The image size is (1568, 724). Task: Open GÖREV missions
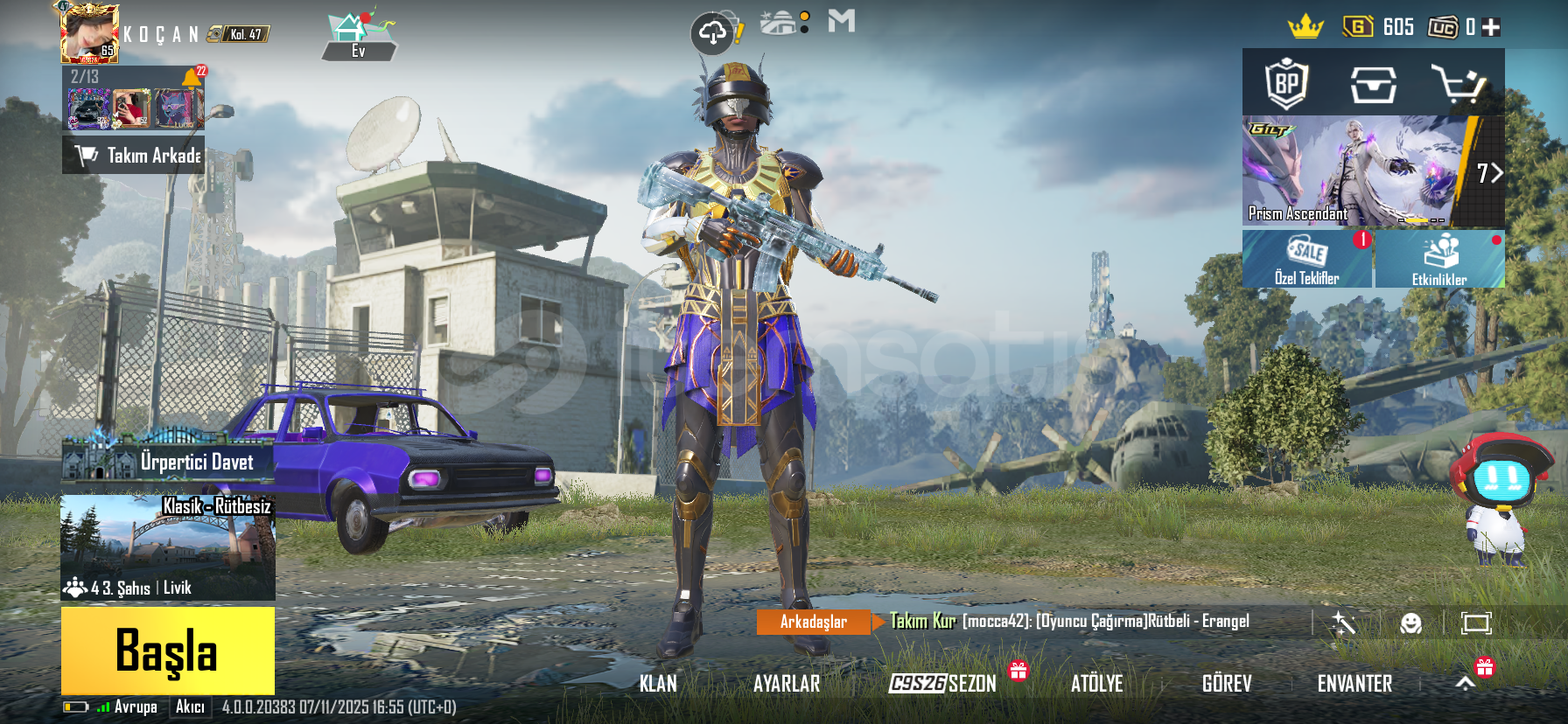point(1227,684)
